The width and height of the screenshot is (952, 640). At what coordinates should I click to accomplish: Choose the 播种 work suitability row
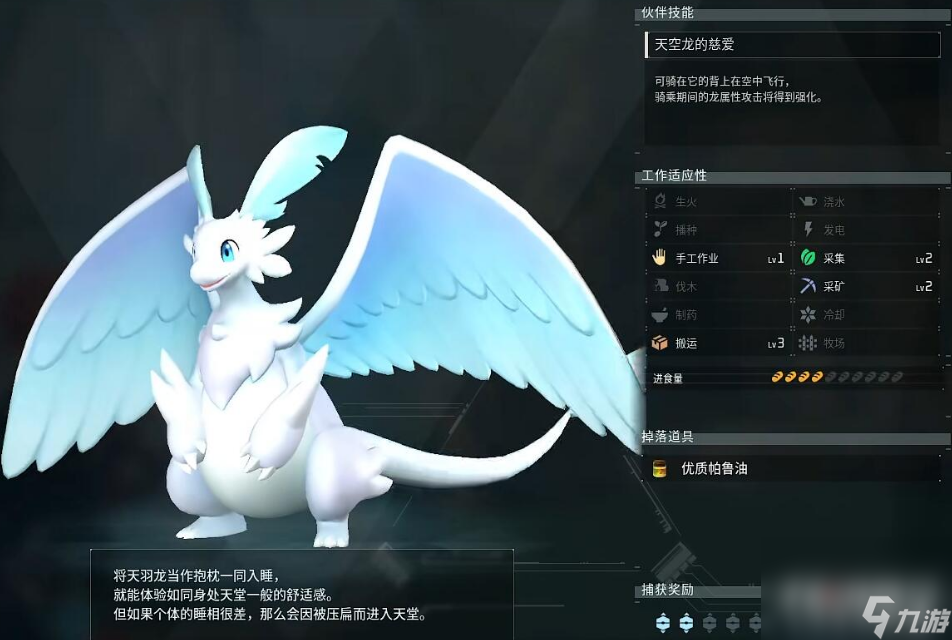(x=717, y=230)
